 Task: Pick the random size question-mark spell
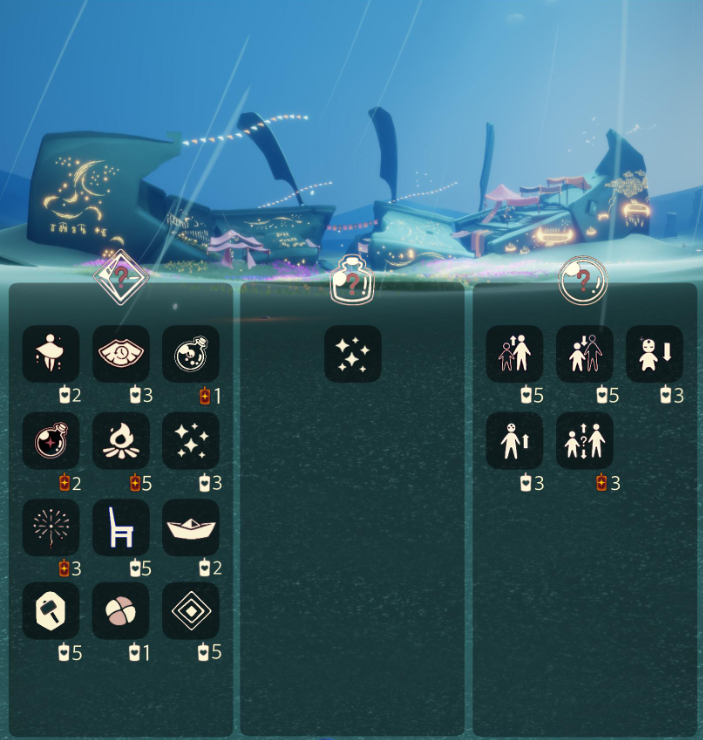click(x=584, y=441)
